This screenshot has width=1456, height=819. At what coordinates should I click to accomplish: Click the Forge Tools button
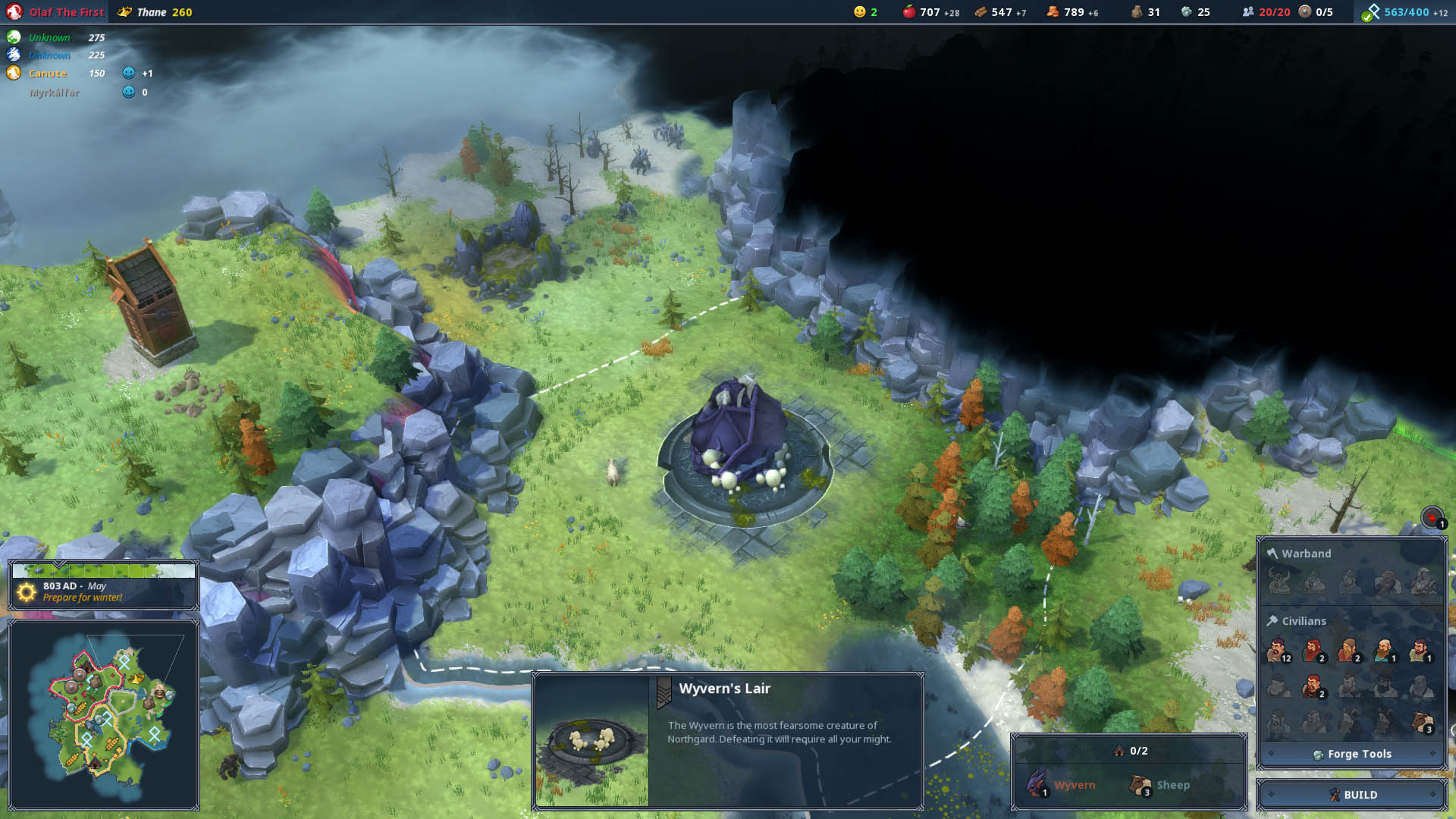[x=1352, y=754]
